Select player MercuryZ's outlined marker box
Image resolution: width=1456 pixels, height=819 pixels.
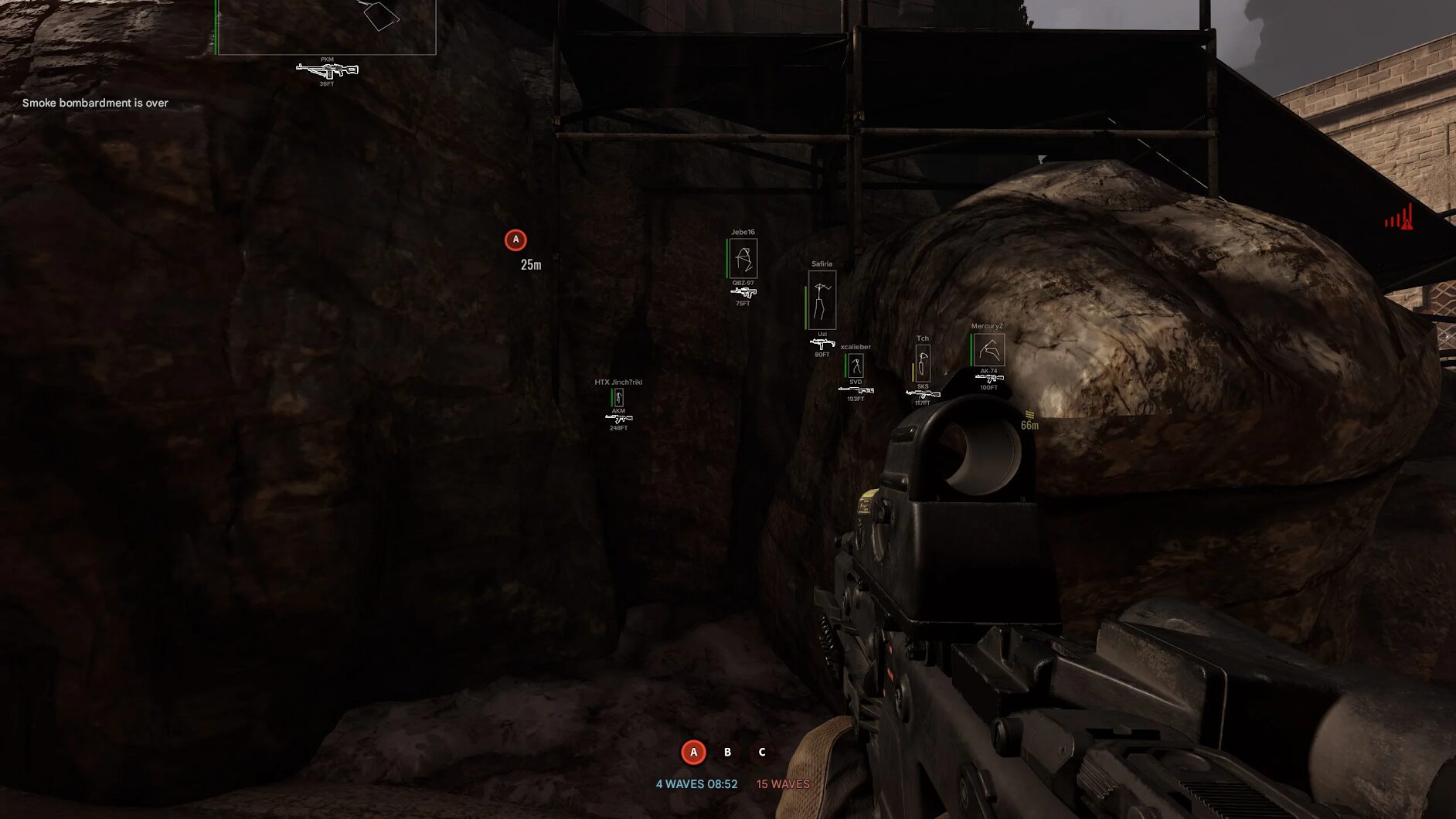click(x=988, y=350)
